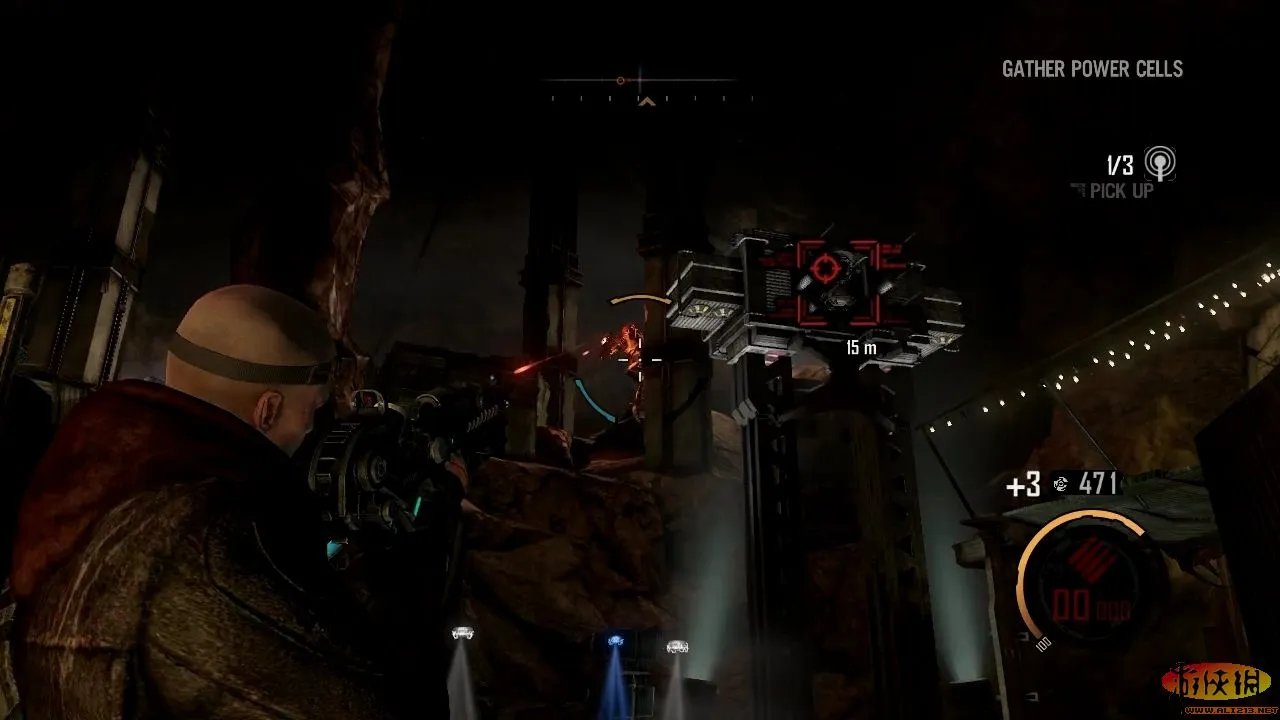1280x720 pixels.
Task: Select the red objective waypoint marker
Action: point(825,267)
